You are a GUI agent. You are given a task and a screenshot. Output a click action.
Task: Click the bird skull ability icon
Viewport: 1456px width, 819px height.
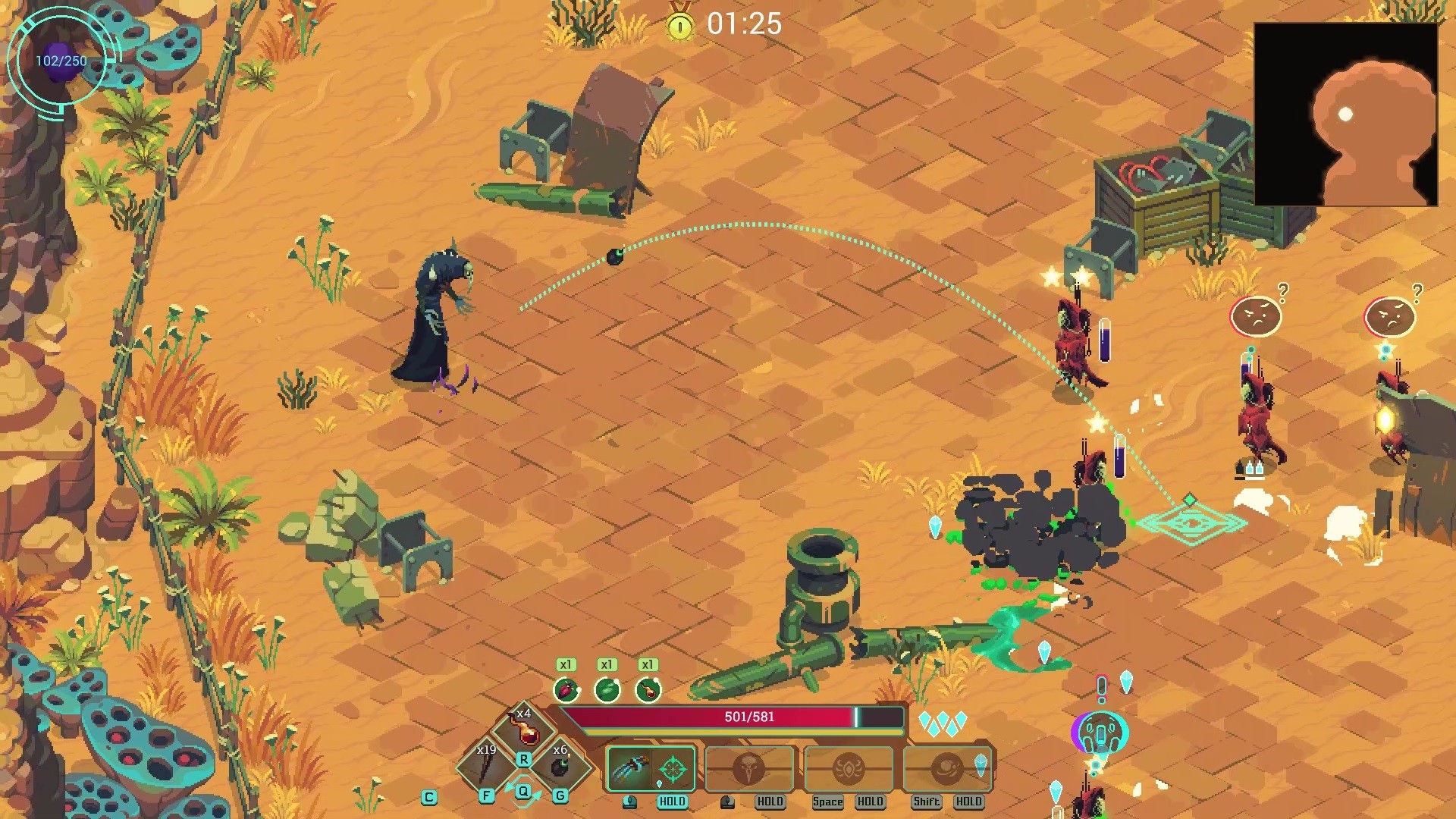(x=749, y=768)
